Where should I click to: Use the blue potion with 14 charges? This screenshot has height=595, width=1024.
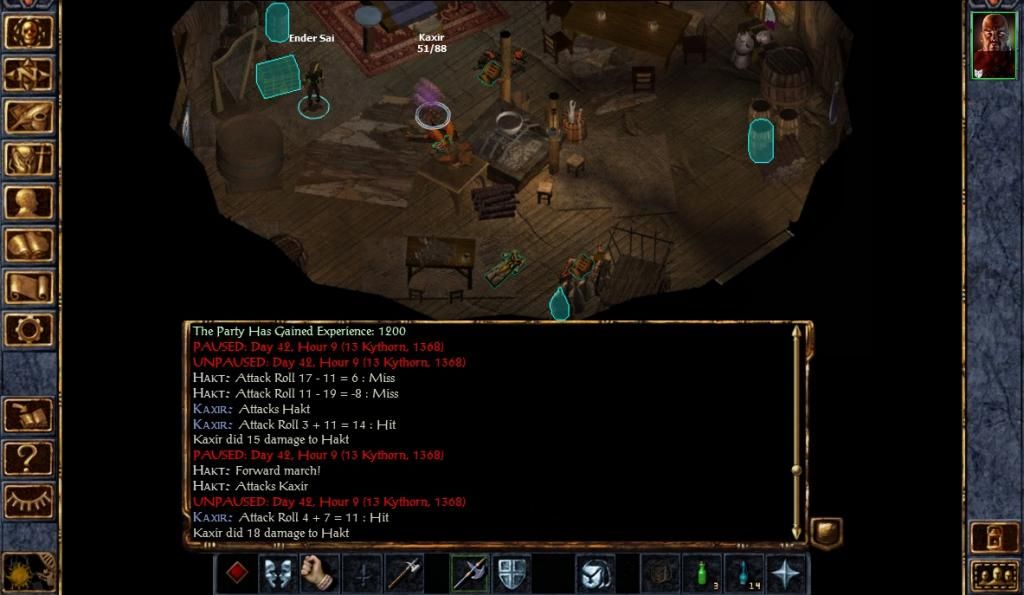[744, 573]
